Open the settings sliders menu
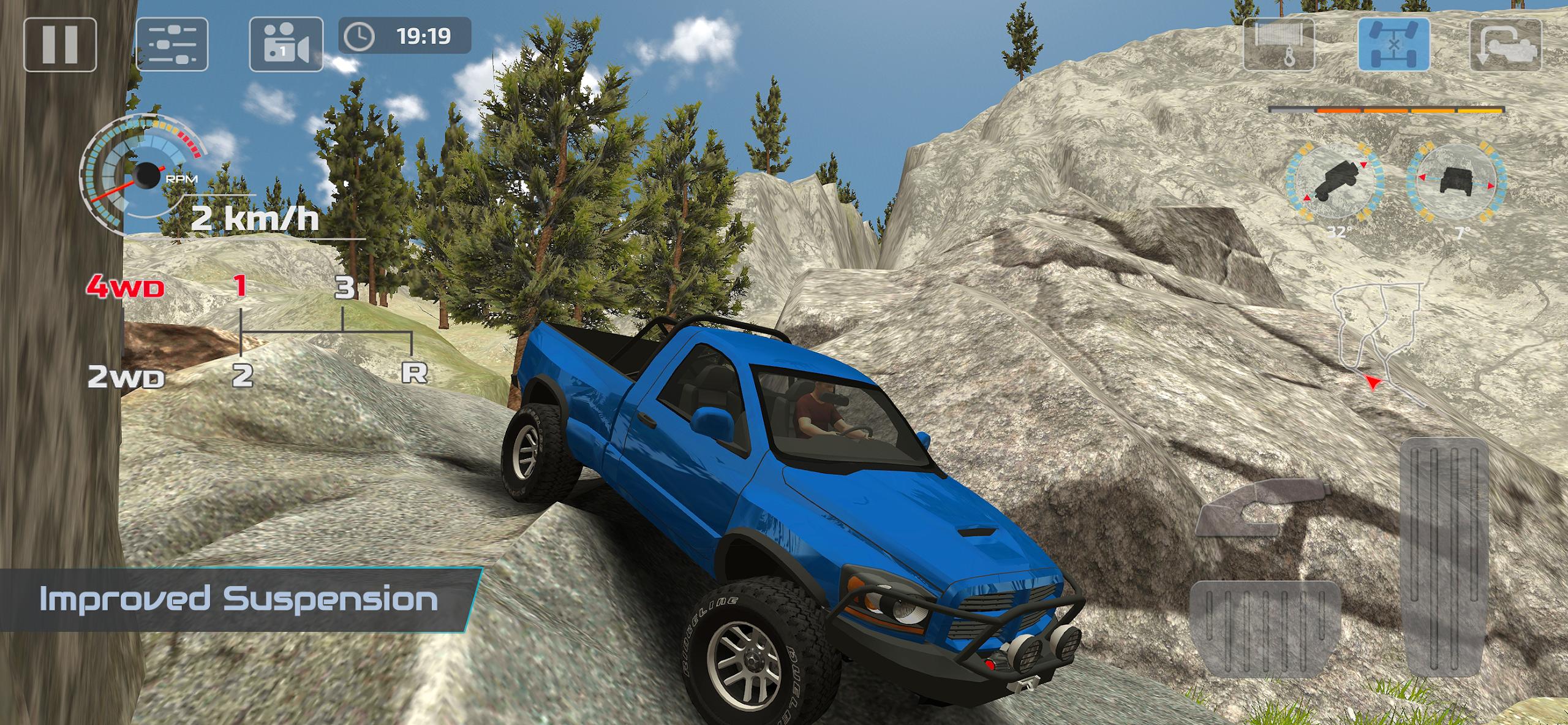 pos(171,45)
